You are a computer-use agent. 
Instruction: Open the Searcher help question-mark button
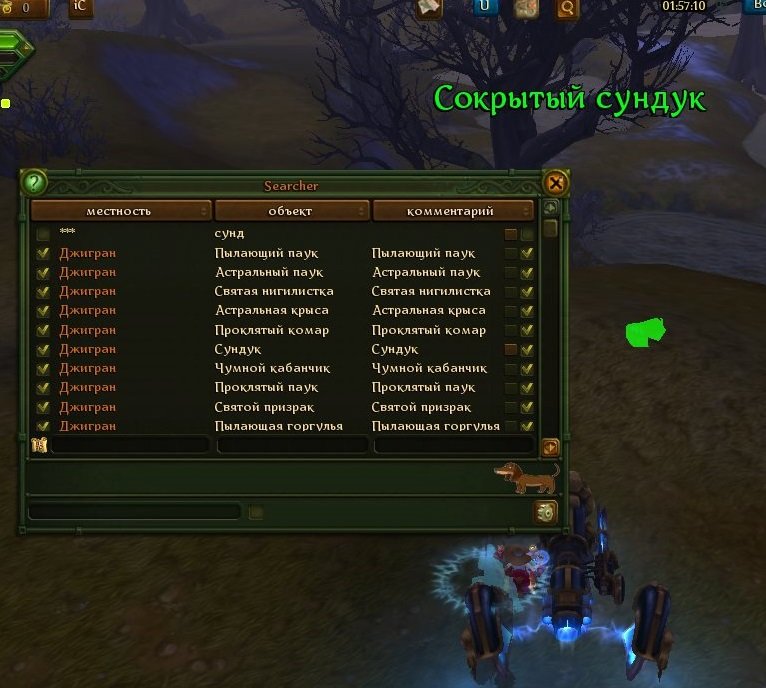coord(34,183)
